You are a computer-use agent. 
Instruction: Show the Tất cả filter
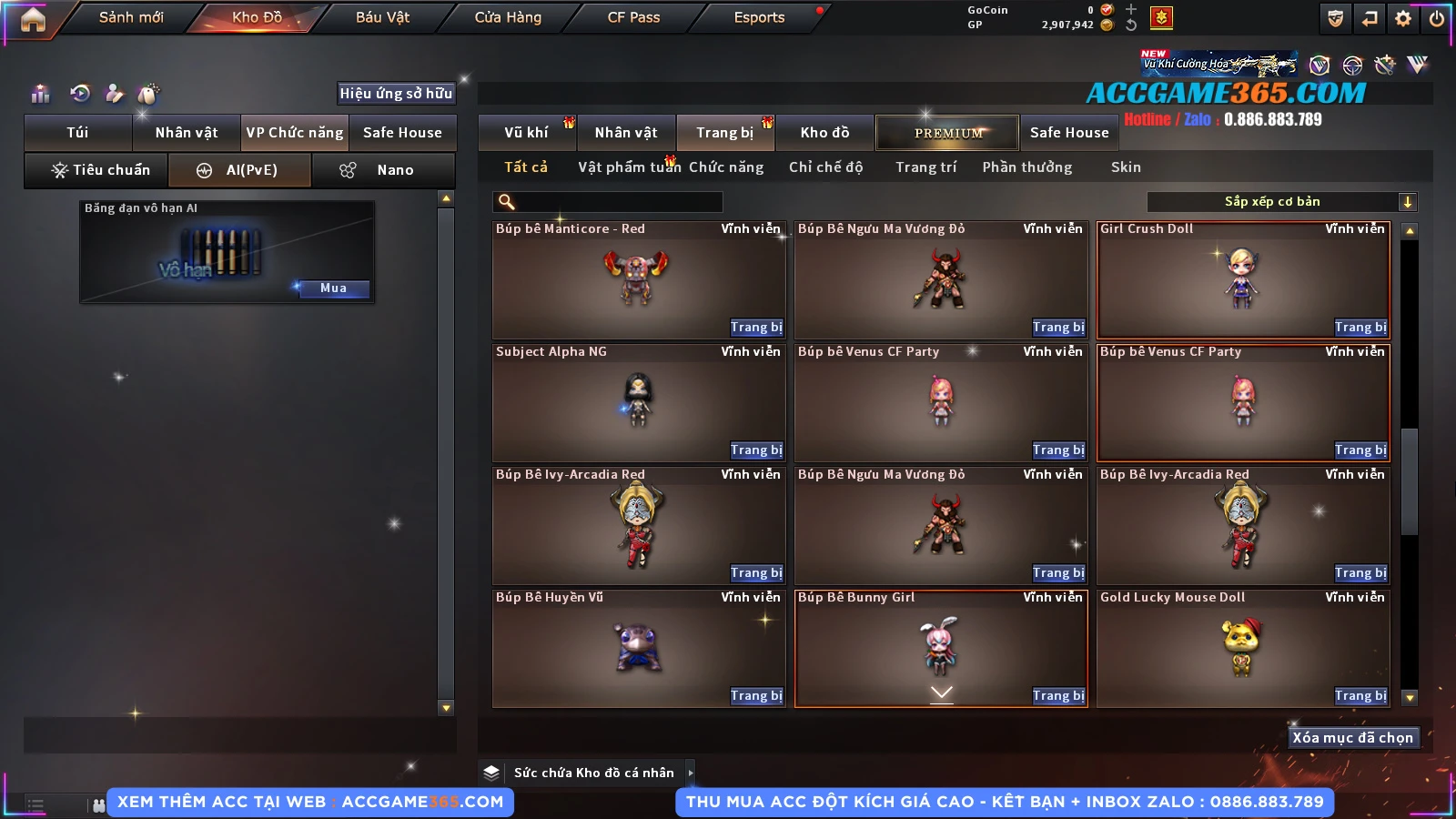526,167
